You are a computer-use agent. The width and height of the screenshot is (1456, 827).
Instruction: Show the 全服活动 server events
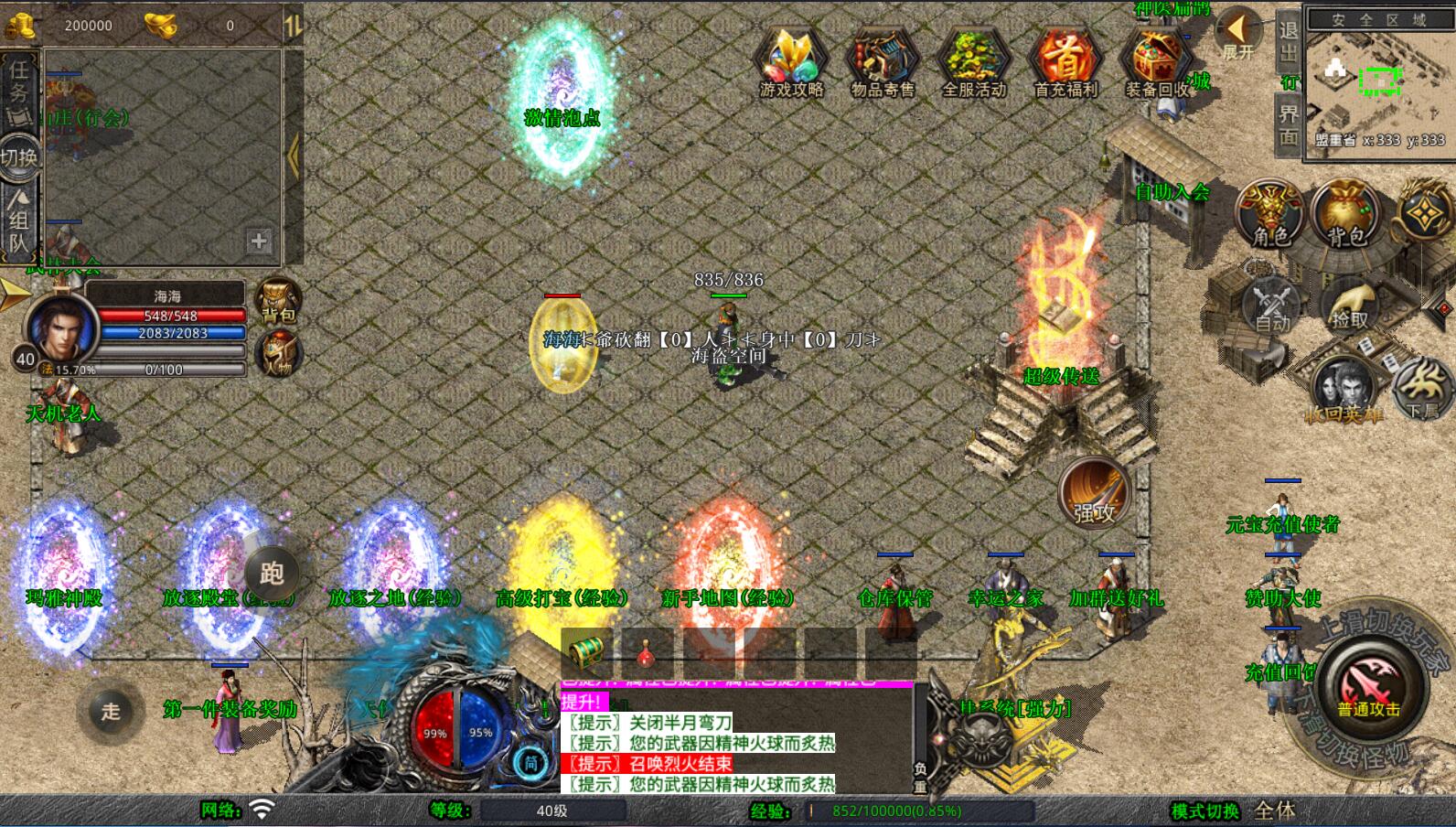pyautogui.click(x=974, y=60)
